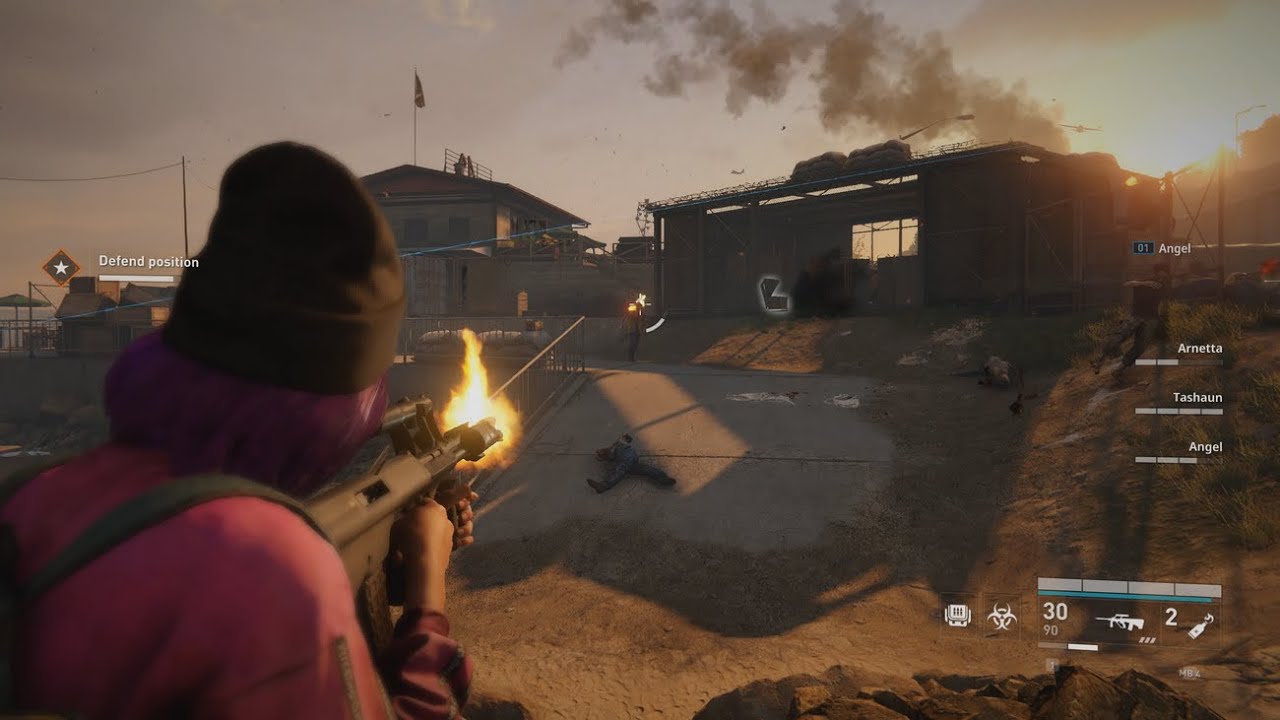Image resolution: width=1280 pixels, height=720 pixels.
Task: Select the Defend position objective star icon
Action: (61, 267)
